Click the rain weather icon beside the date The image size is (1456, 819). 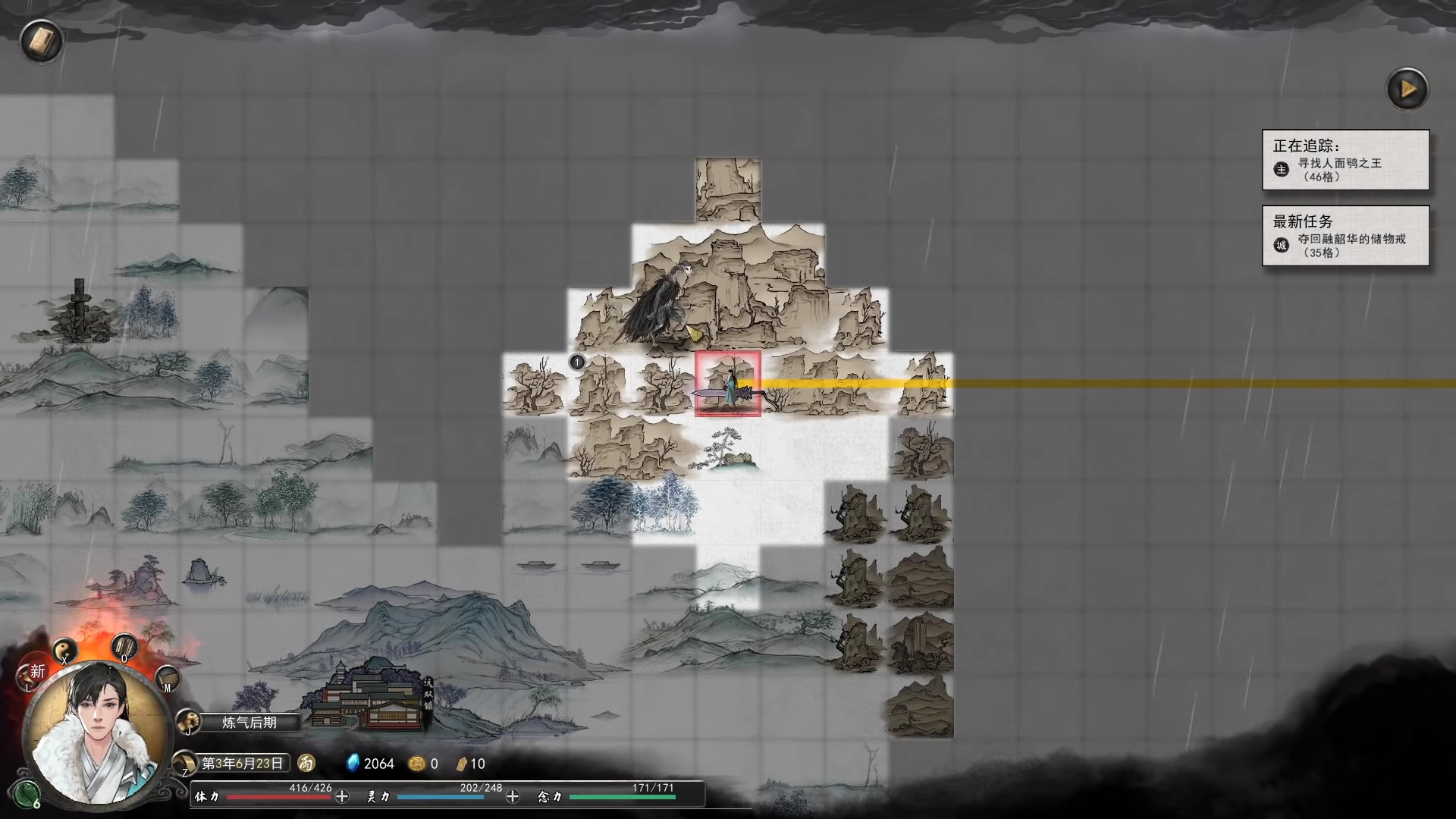point(305,764)
